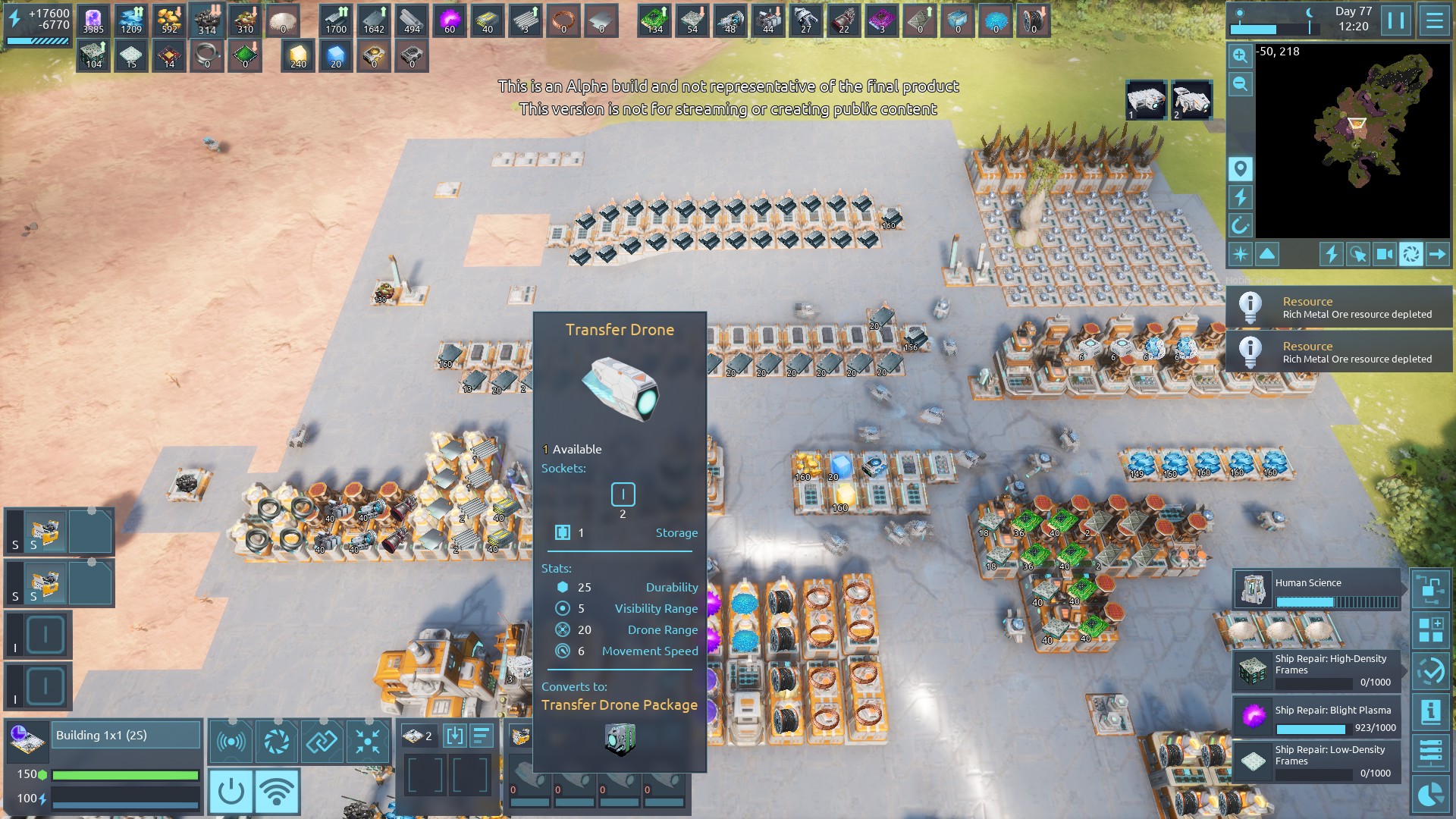
Task: Open the info book codex button
Action: tap(1431, 712)
